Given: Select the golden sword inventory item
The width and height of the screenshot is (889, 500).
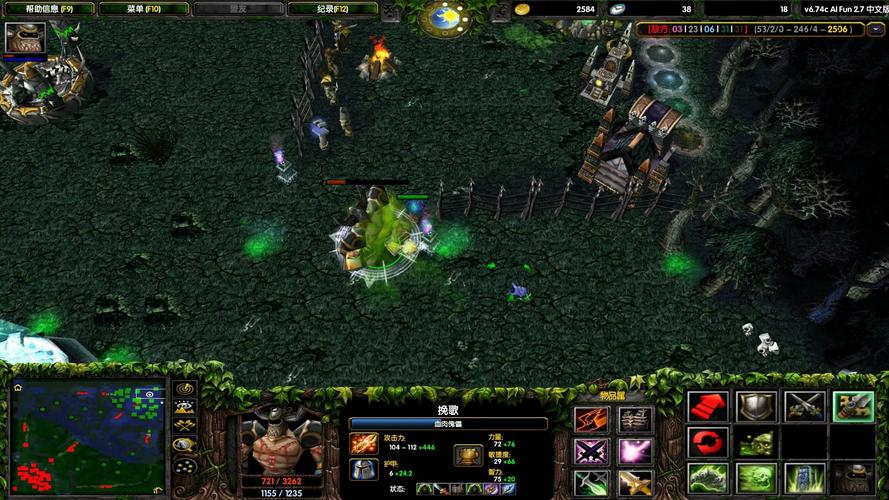Looking at the screenshot, I should click(x=635, y=484).
